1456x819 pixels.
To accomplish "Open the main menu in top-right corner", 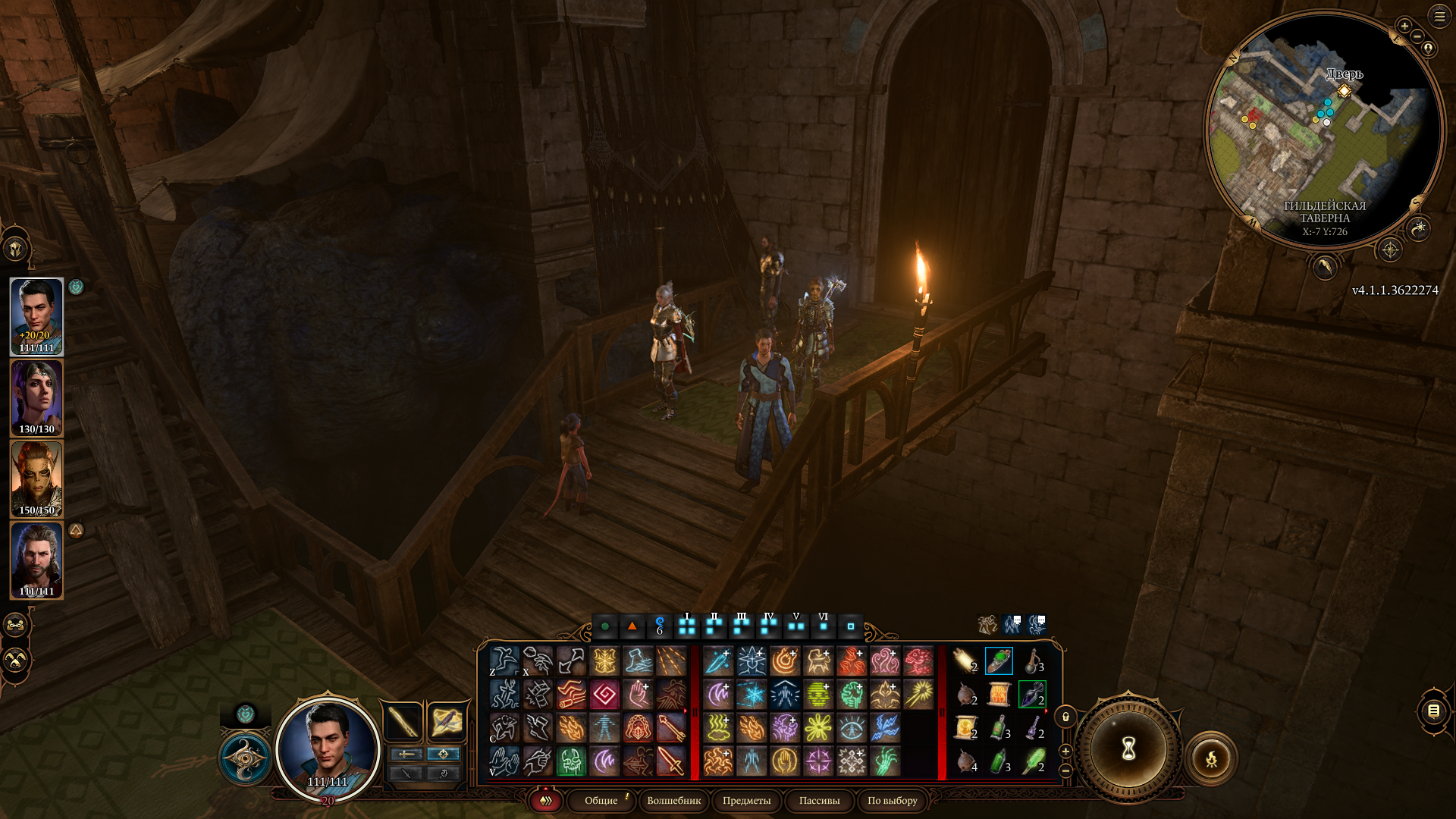I will [1439, 16].
